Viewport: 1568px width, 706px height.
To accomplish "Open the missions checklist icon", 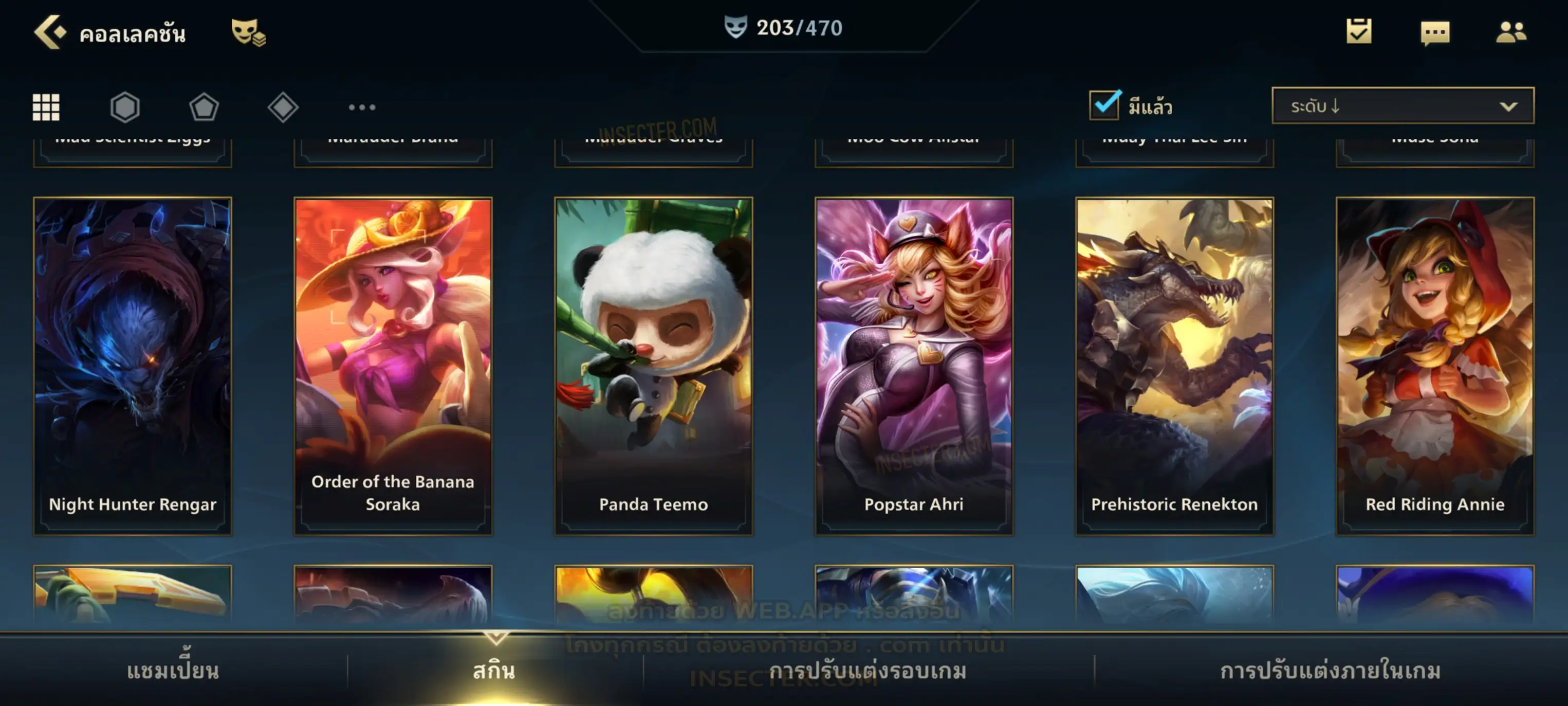I will (1359, 32).
